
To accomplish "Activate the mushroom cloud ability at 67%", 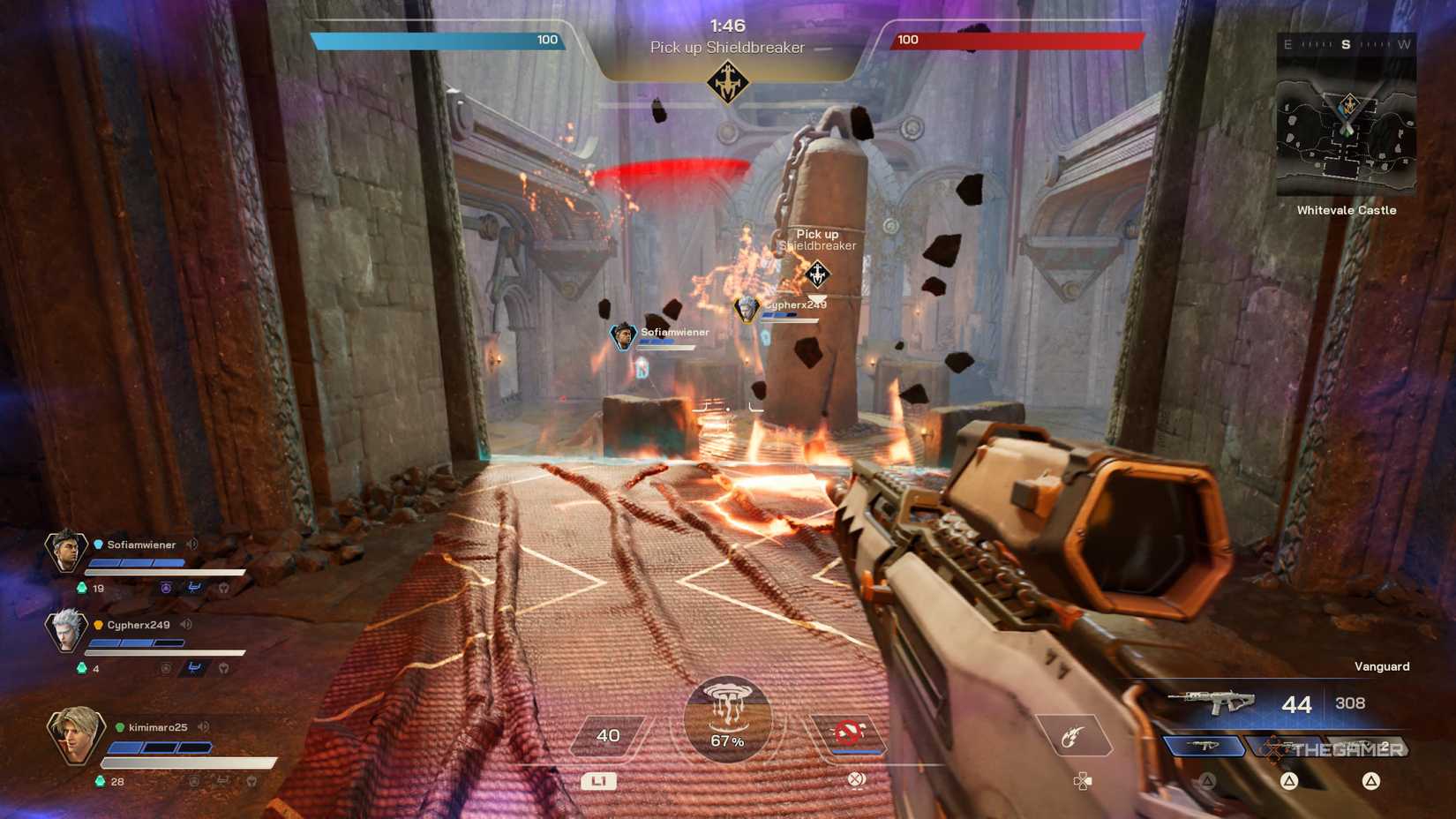I will 727,718.
